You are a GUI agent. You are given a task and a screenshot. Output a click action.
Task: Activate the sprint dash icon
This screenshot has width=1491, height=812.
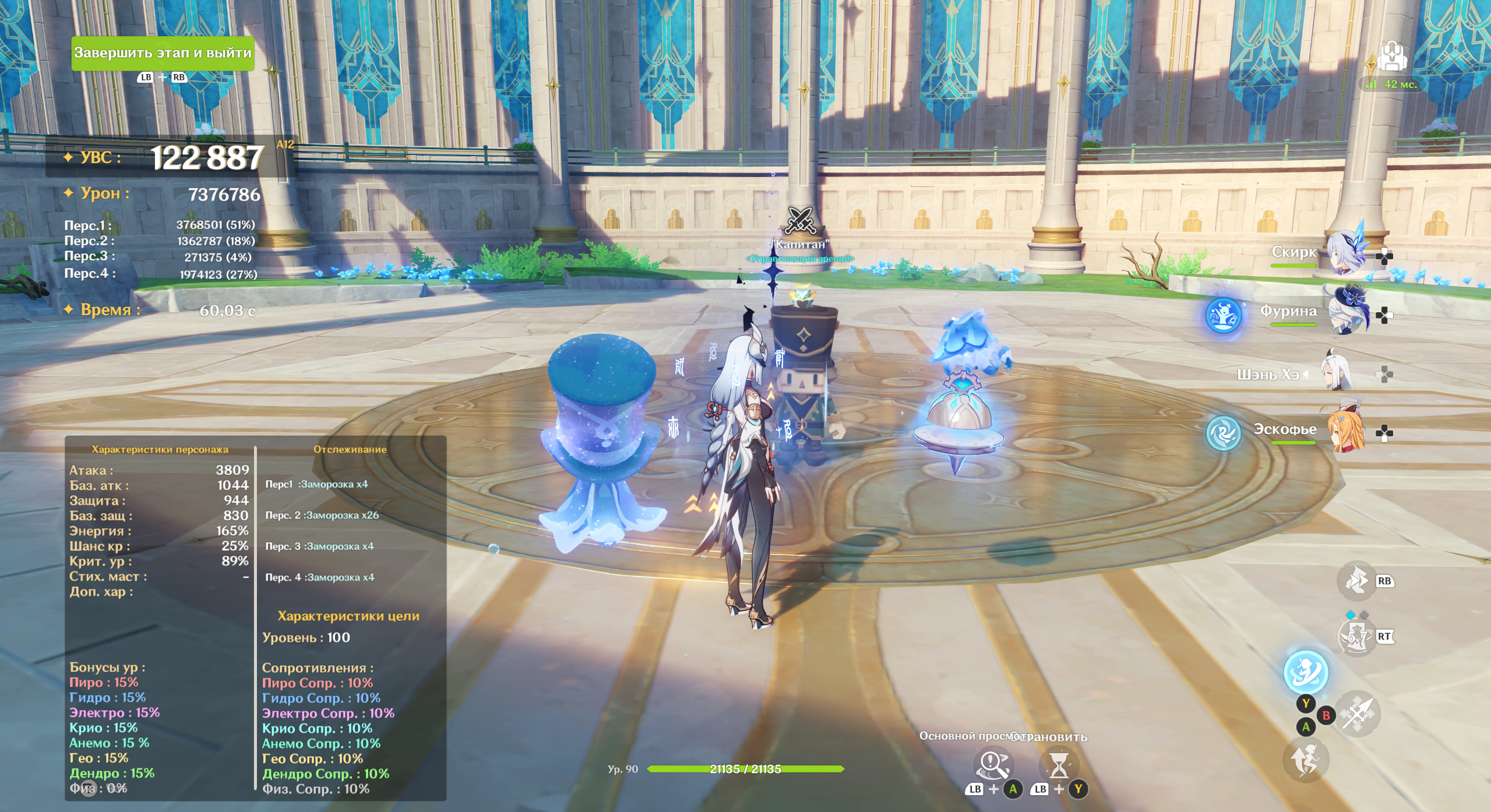tap(1356, 581)
